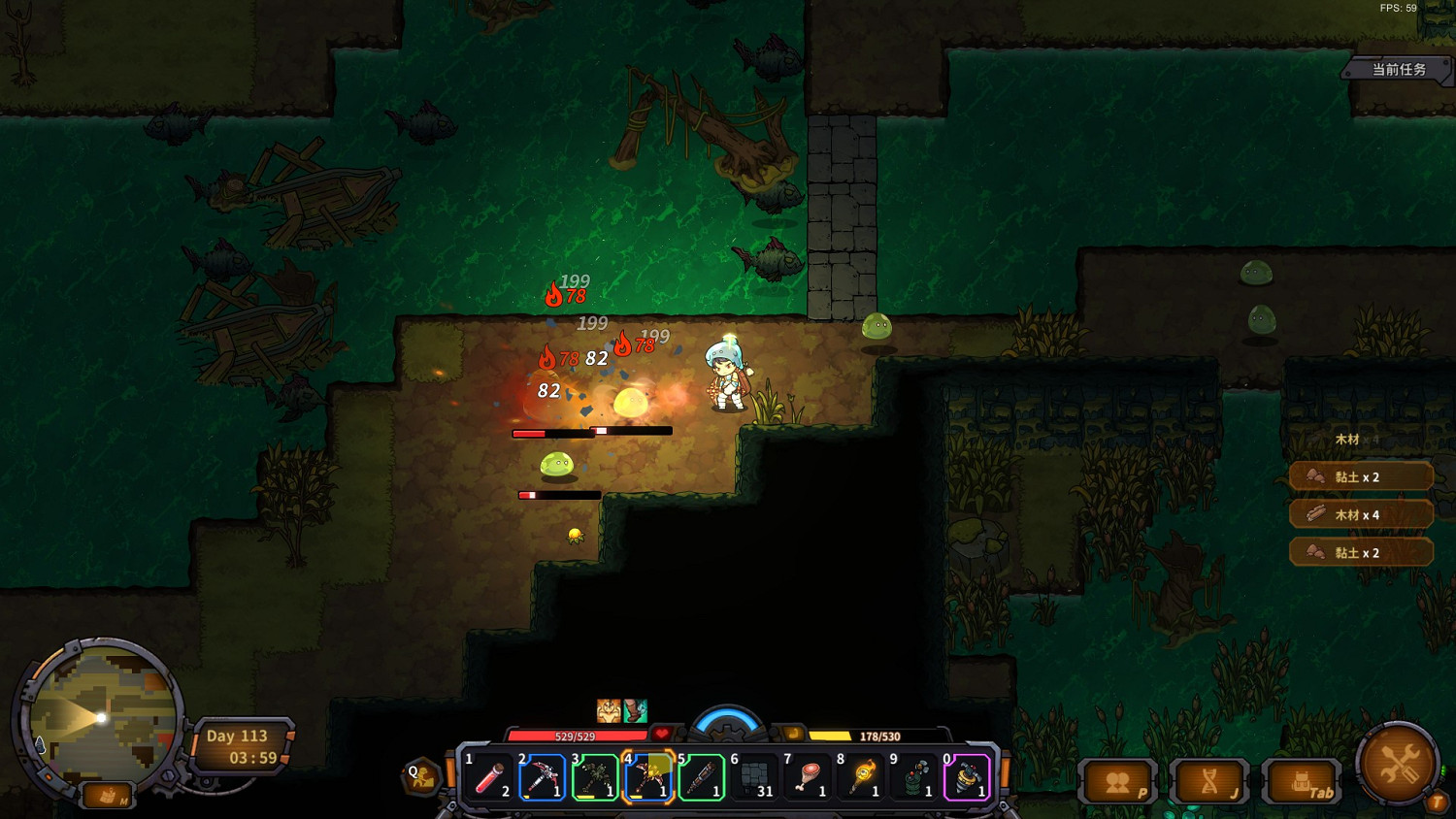Equip the blue-bordered pickaxe in slot 2
Image resolution: width=1456 pixels, height=819 pixels.
coord(542,778)
